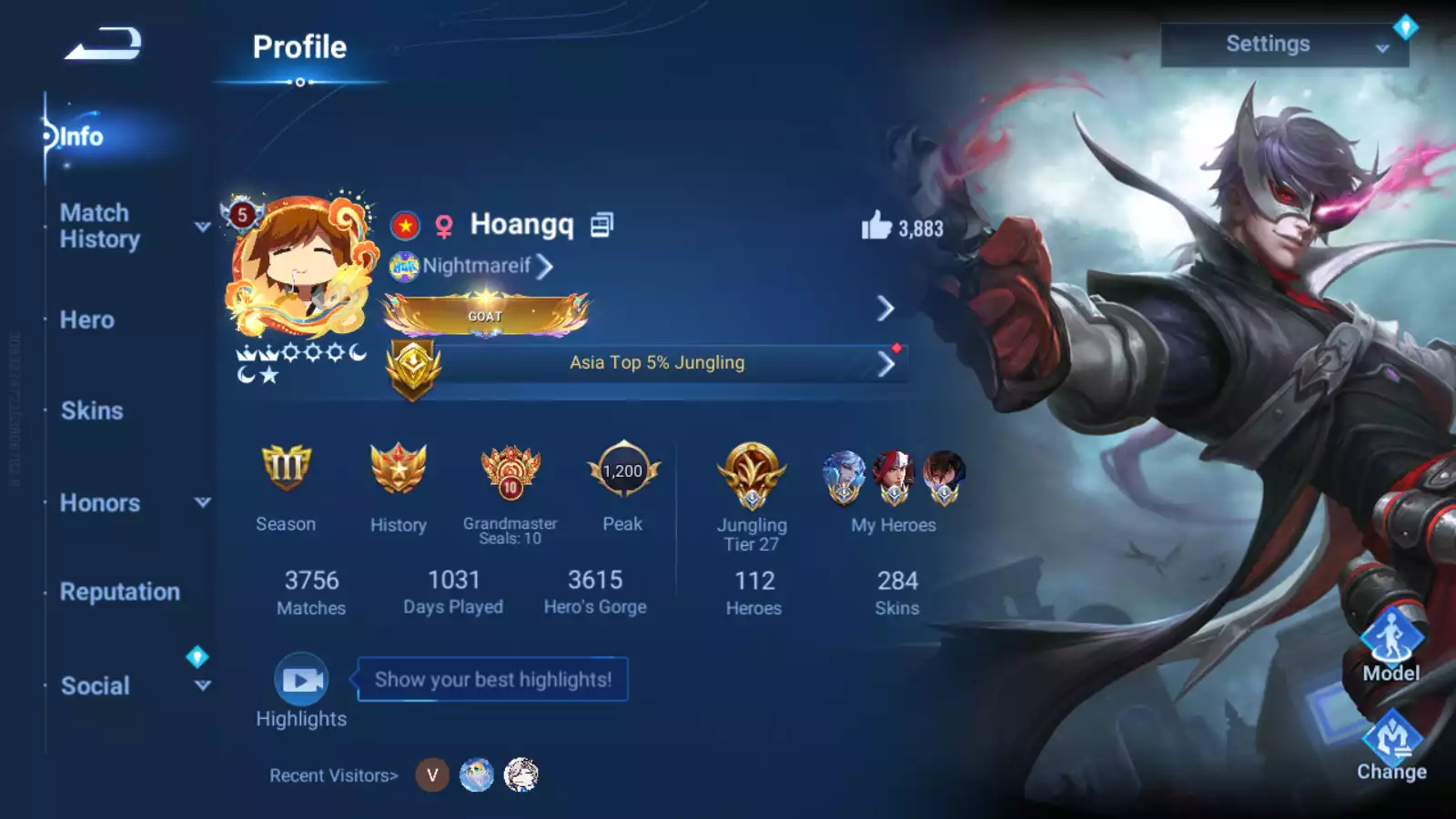Viewport: 1456px width, 819px height.
Task: Click the Vietnam flag badge
Action: click(404, 225)
